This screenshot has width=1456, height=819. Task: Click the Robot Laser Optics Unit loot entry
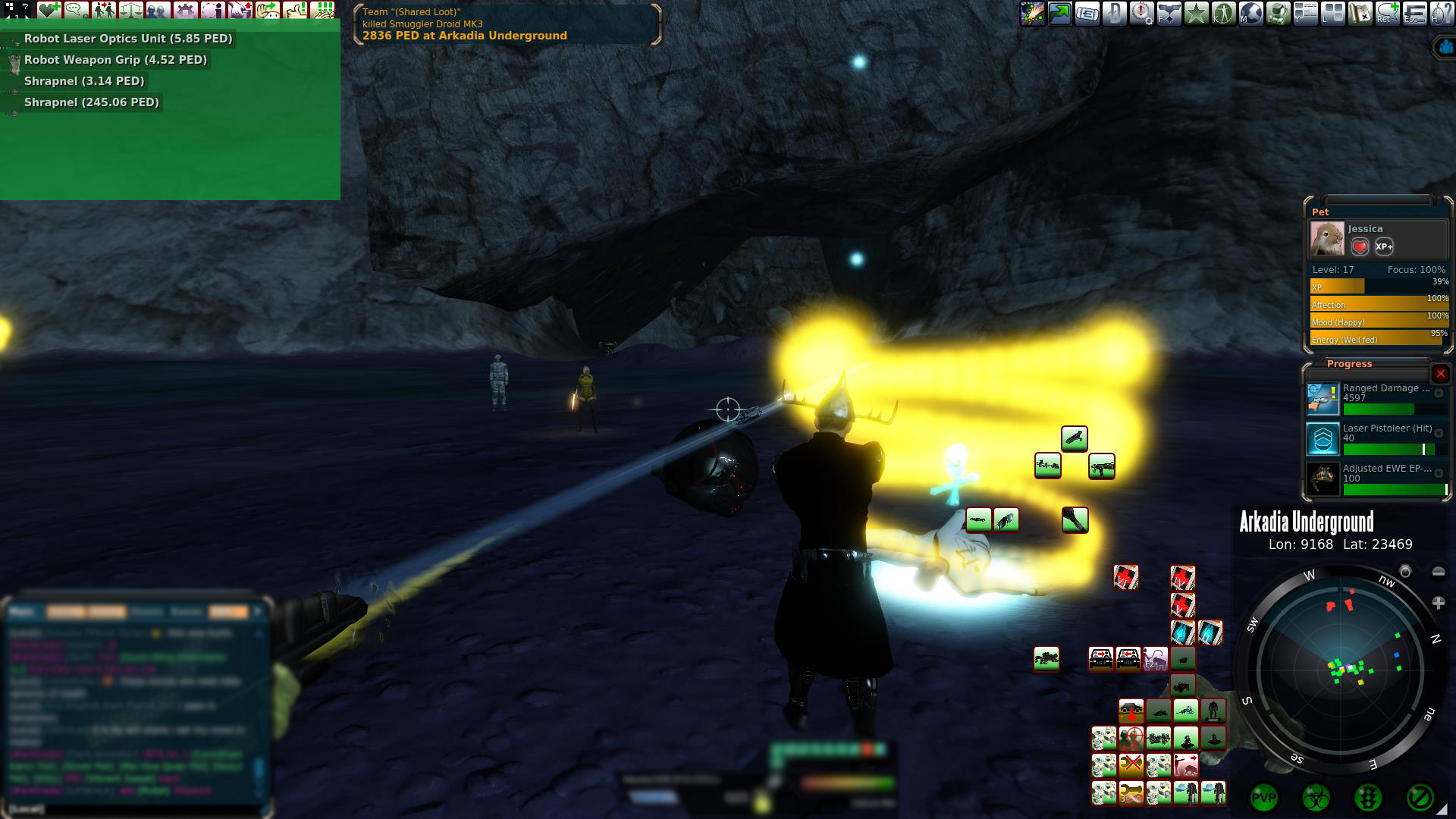pos(127,39)
